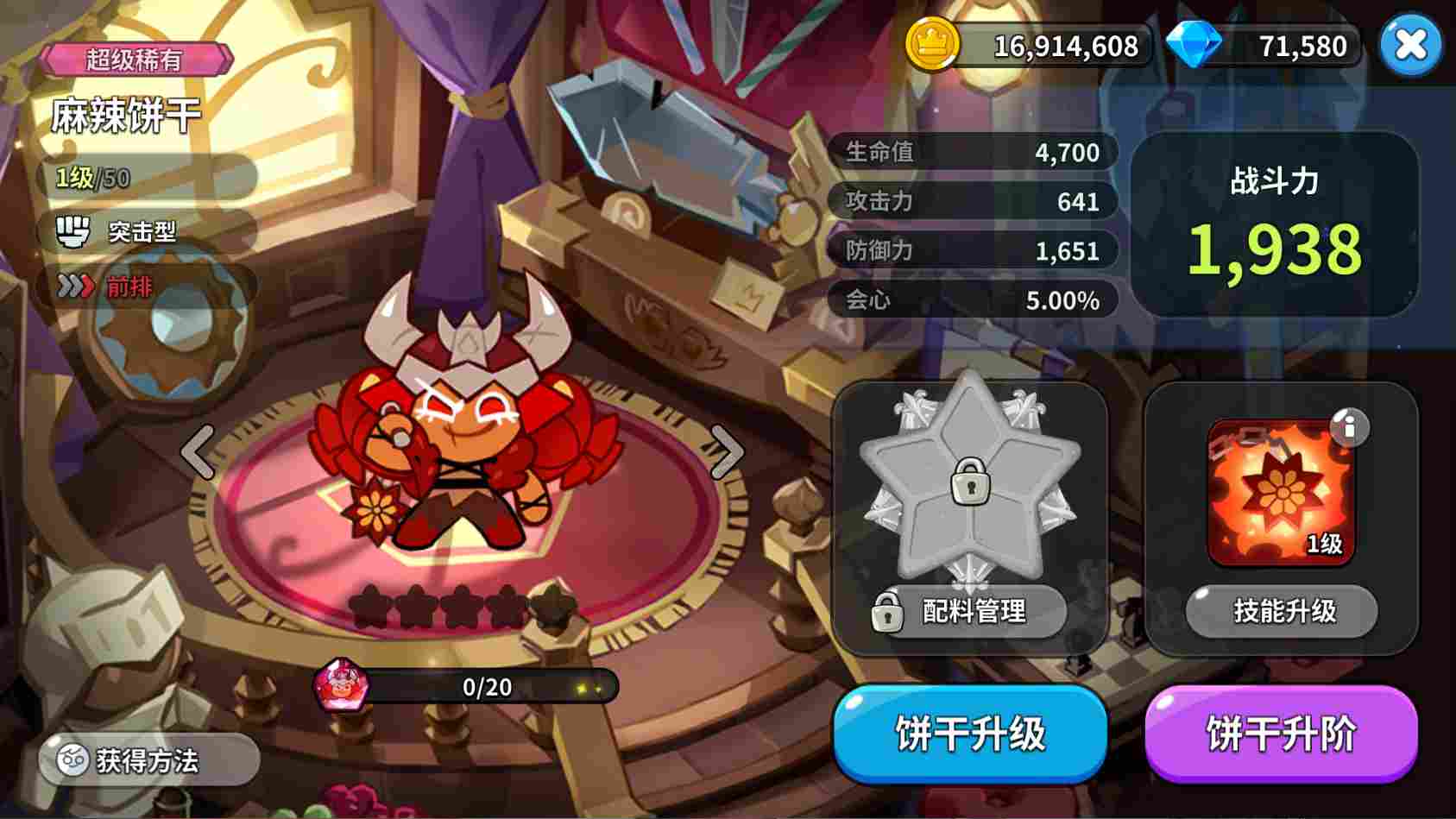
Task: Open 技能升级 skill upgrade
Action: [x=1280, y=613]
